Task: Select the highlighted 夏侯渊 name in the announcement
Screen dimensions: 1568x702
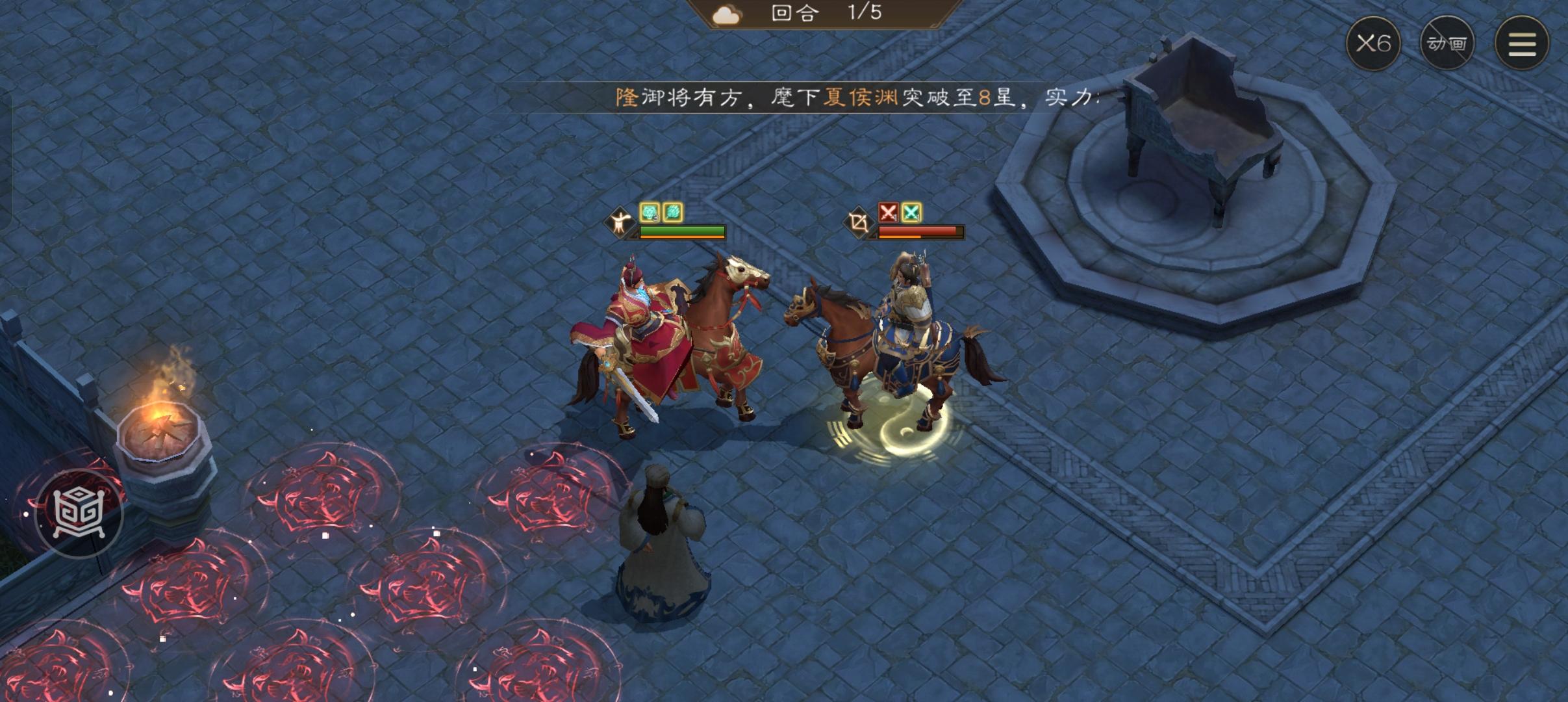Action: [x=856, y=97]
